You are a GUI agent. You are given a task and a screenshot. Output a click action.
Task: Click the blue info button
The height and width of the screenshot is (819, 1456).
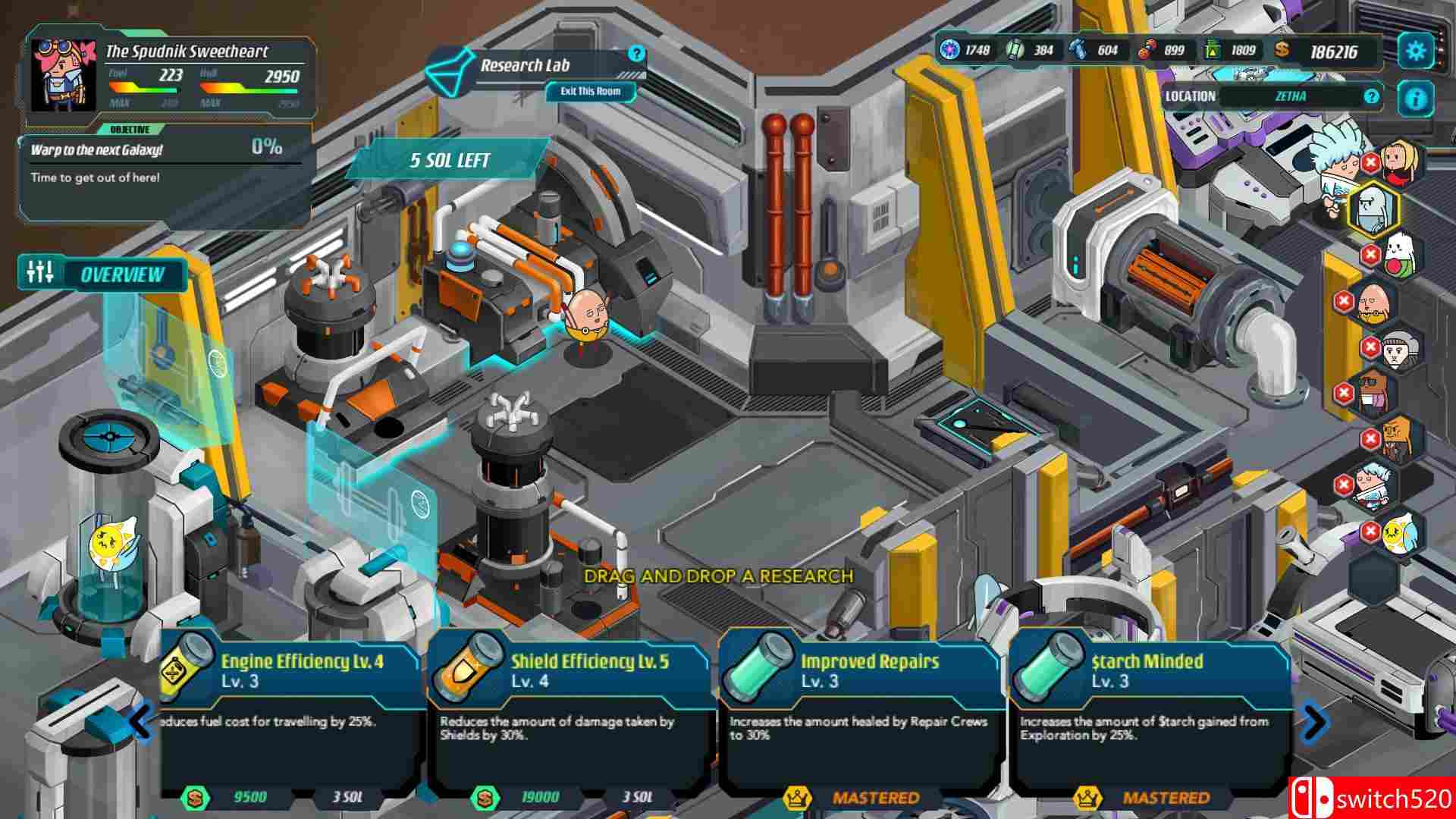[x=1415, y=98]
